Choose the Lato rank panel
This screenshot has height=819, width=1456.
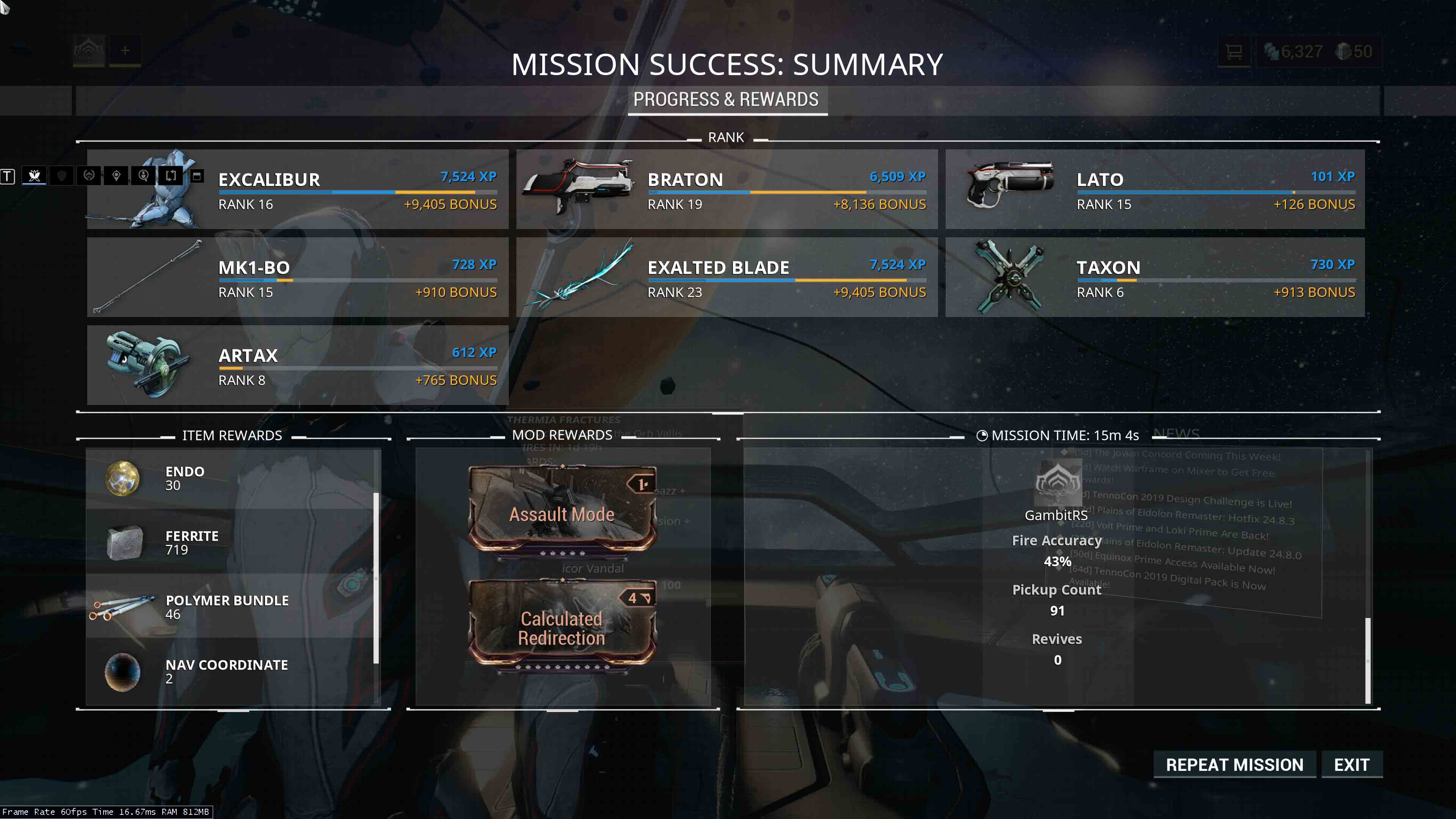[x=1155, y=189]
